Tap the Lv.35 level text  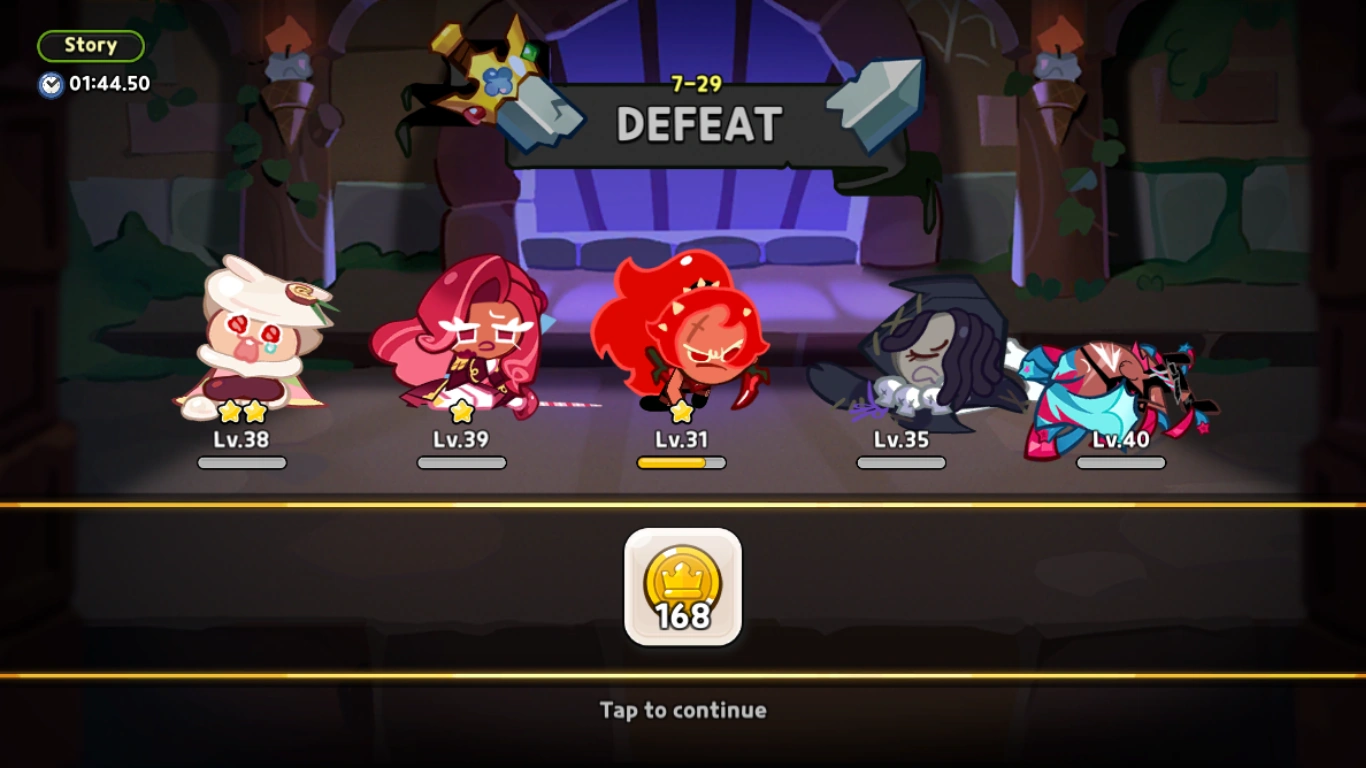click(x=900, y=439)
